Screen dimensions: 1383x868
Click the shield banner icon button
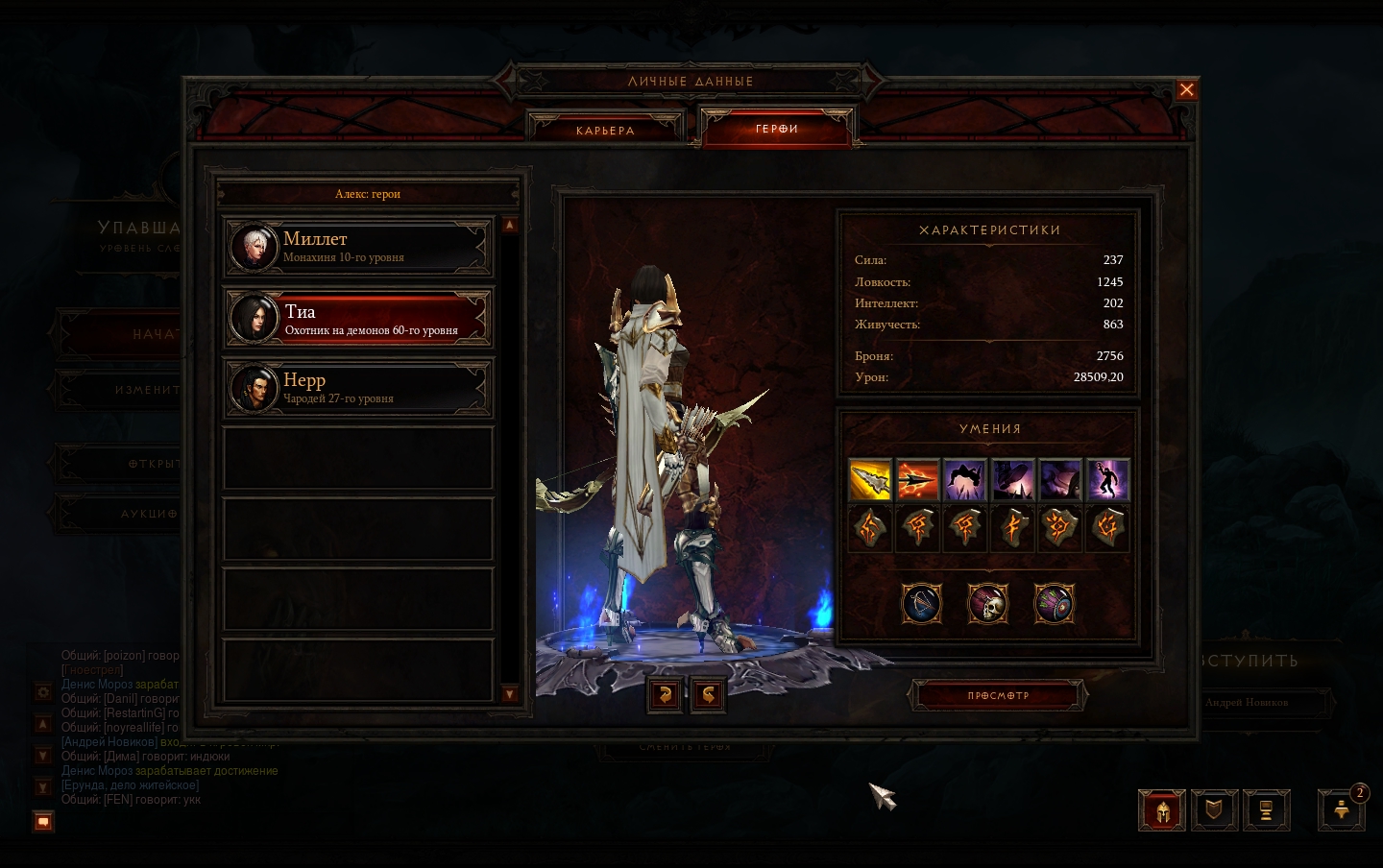(1214, 810)
